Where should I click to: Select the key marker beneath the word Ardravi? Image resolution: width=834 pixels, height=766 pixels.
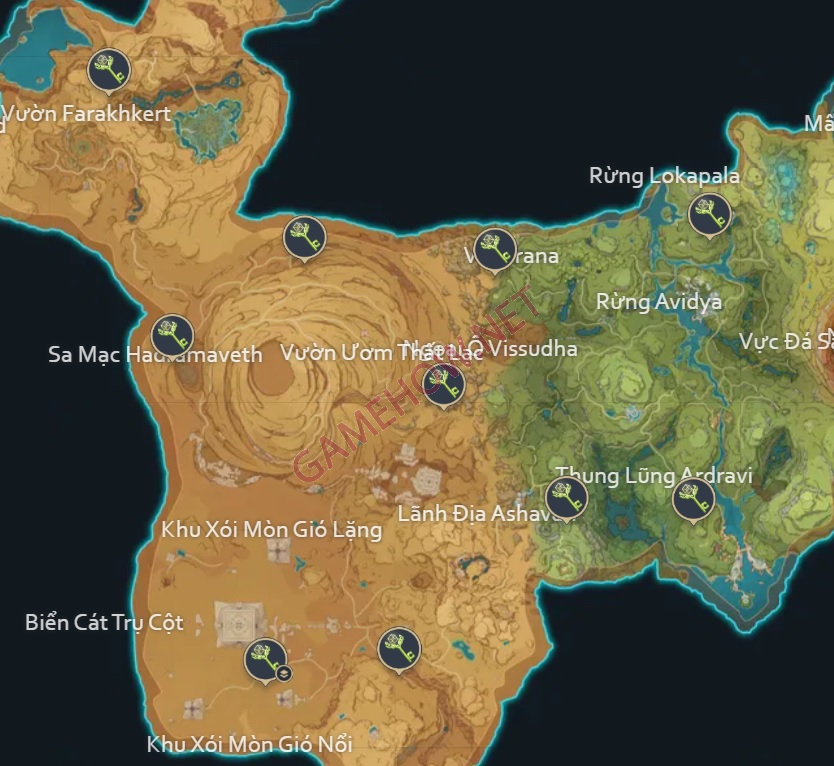693,498
